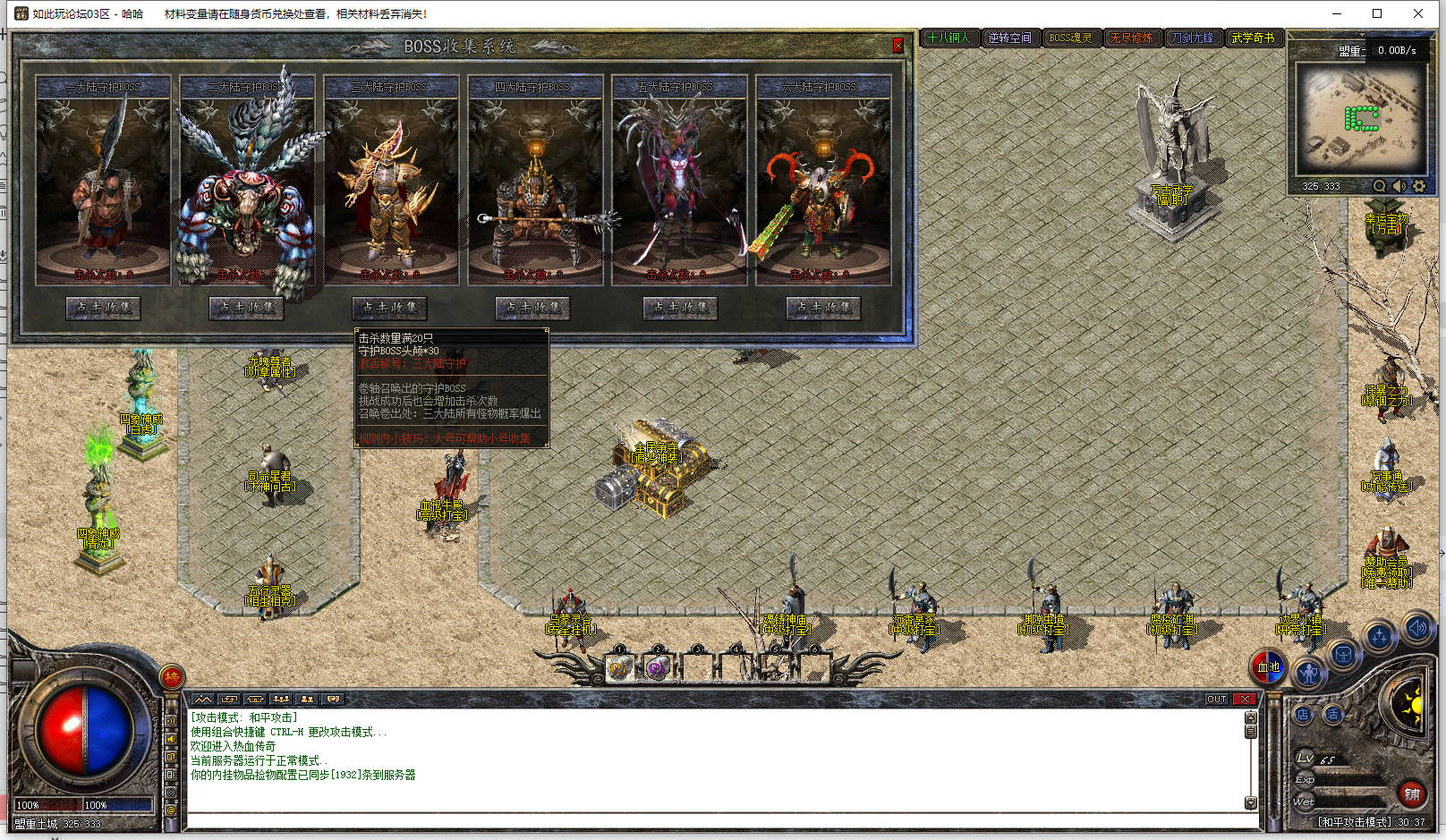Viewport: 1446px width, 840px height.
Task: Open the character equipment panel icon
Action: click(1309, 672)
